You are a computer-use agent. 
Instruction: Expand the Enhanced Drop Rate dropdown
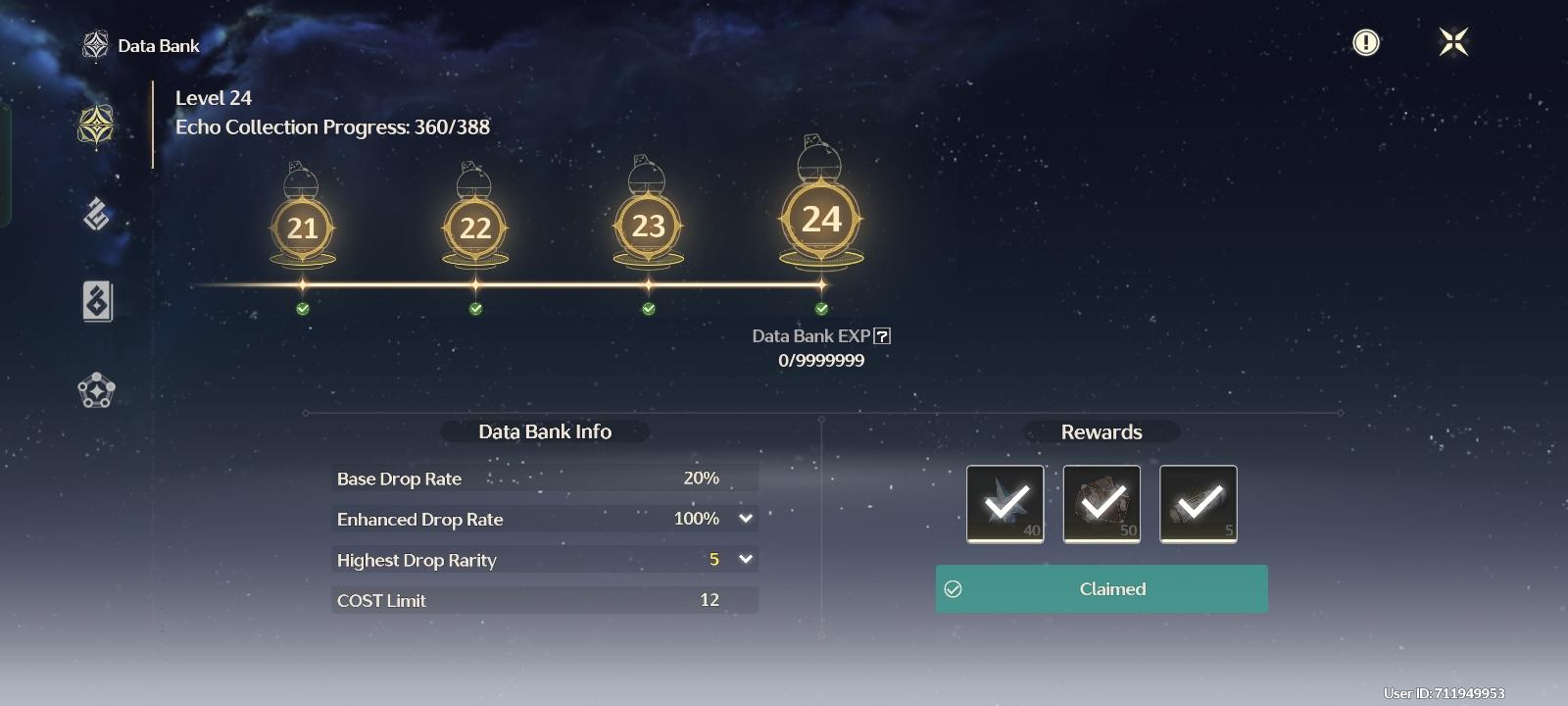tap(747, 519)
